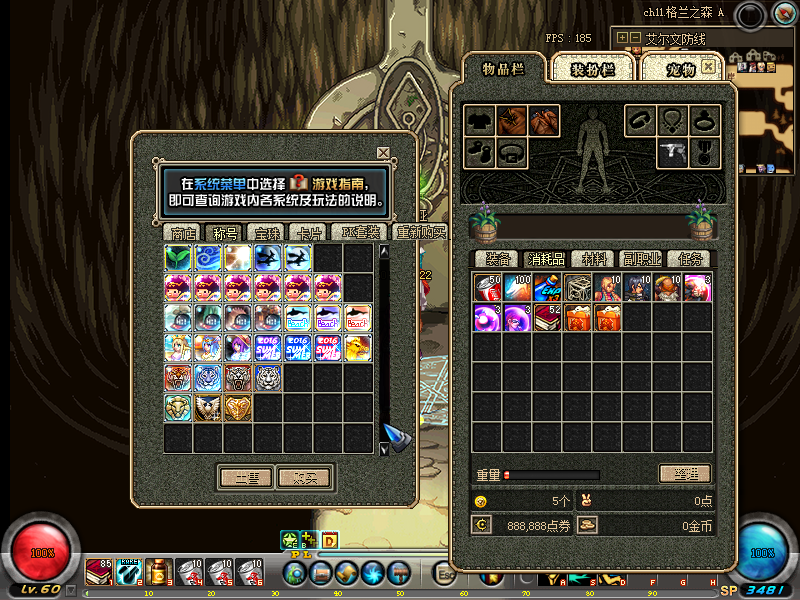Image resolution: width=800 pixels, height=600 pixels.
Task: Choose the yellow chick shop item
Action: [358, 347]
